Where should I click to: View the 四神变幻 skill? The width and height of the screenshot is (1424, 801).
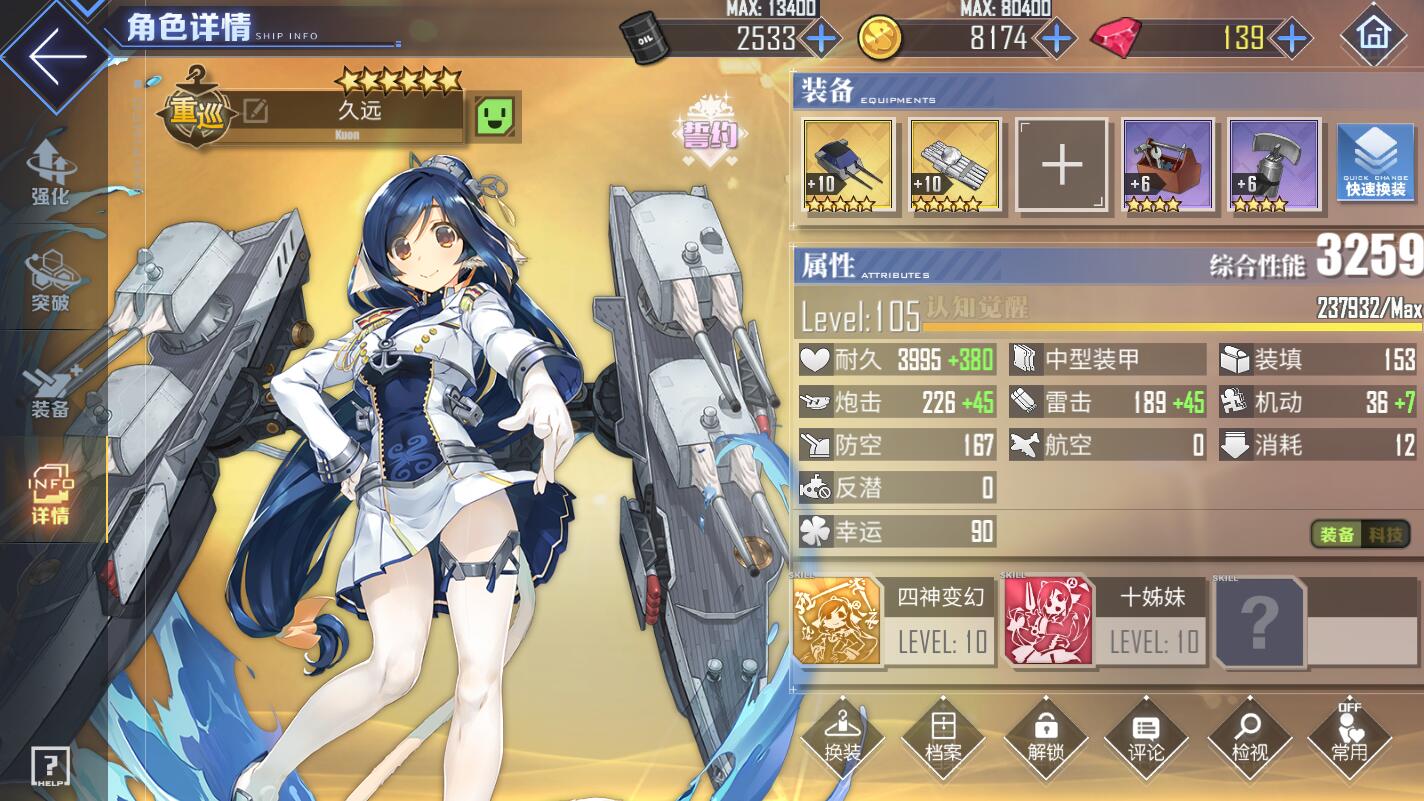click(x=893, y=621)
